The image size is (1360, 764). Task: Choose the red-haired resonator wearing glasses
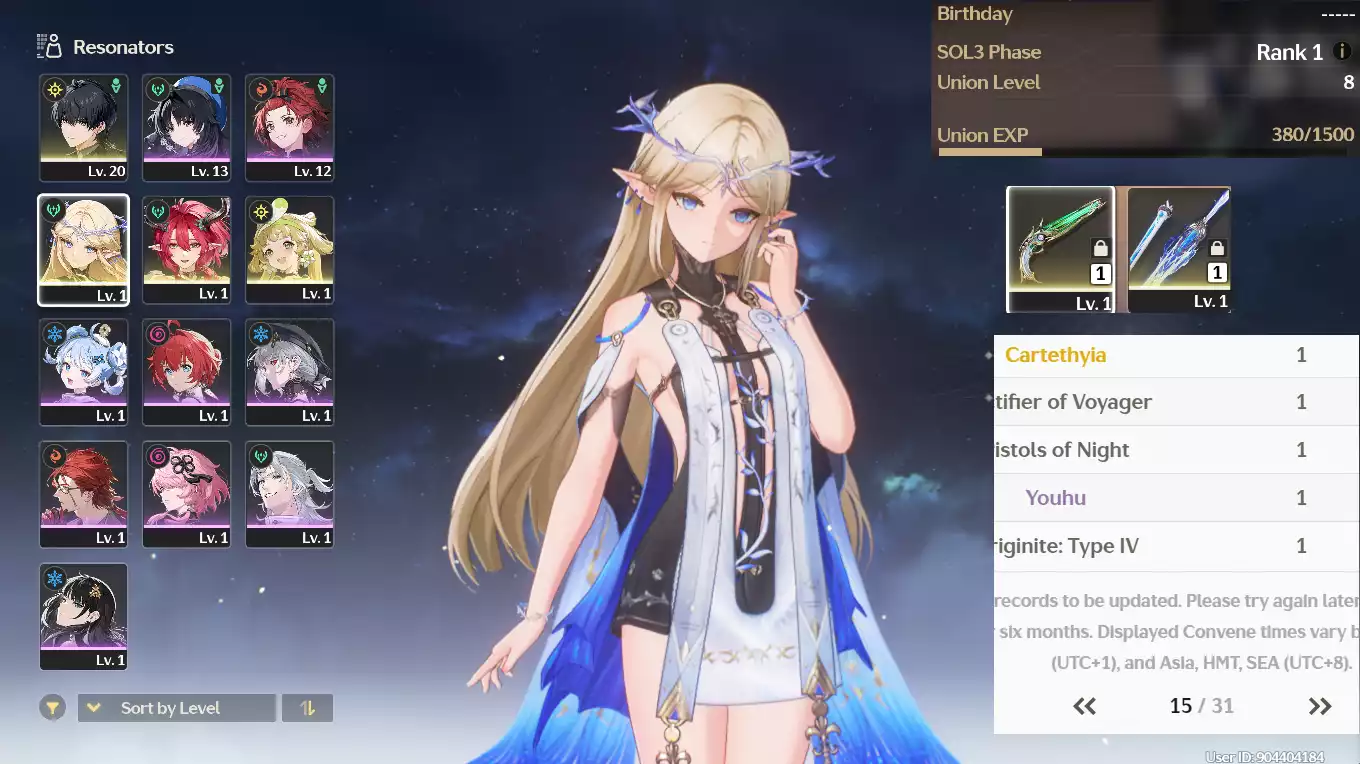click(x=84, y=494)
